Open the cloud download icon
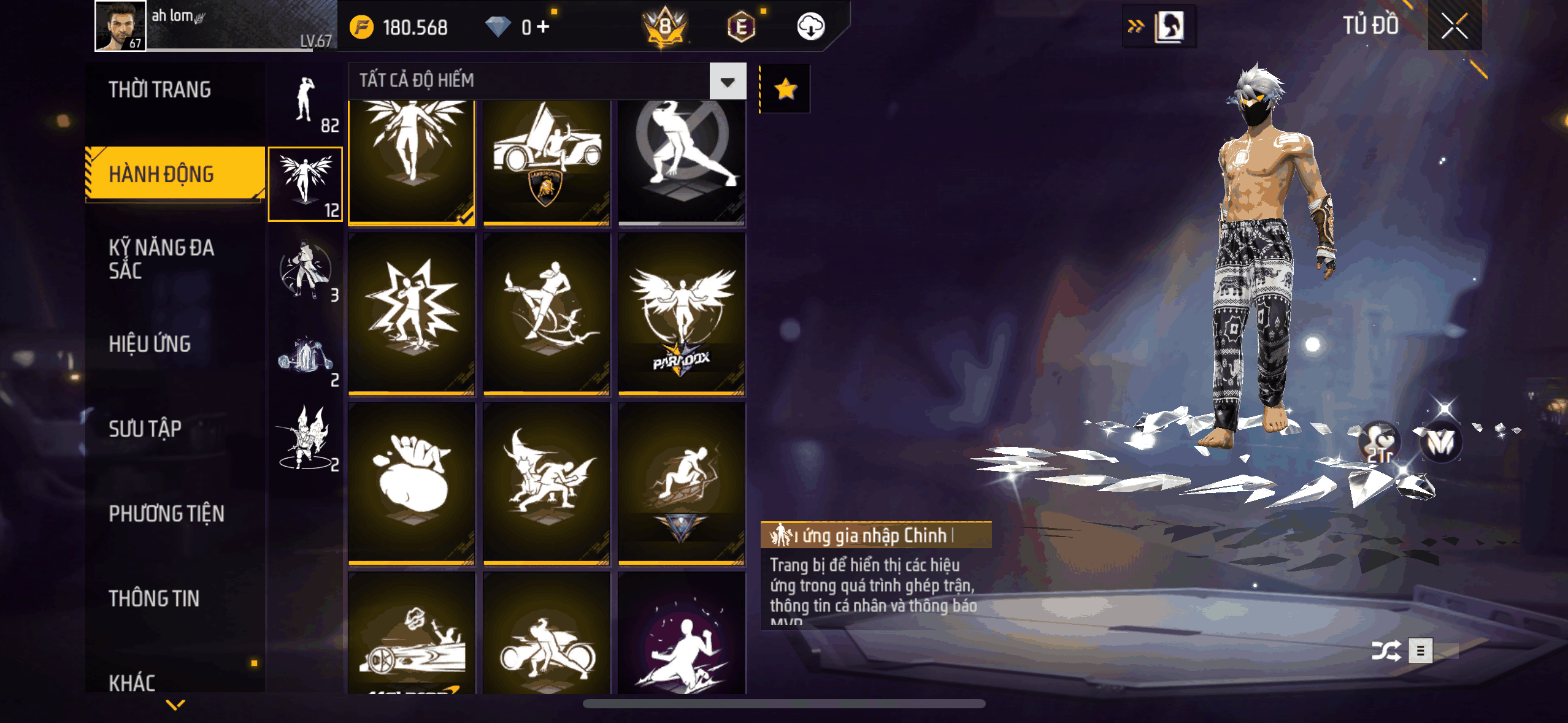 tap(810, 27)
